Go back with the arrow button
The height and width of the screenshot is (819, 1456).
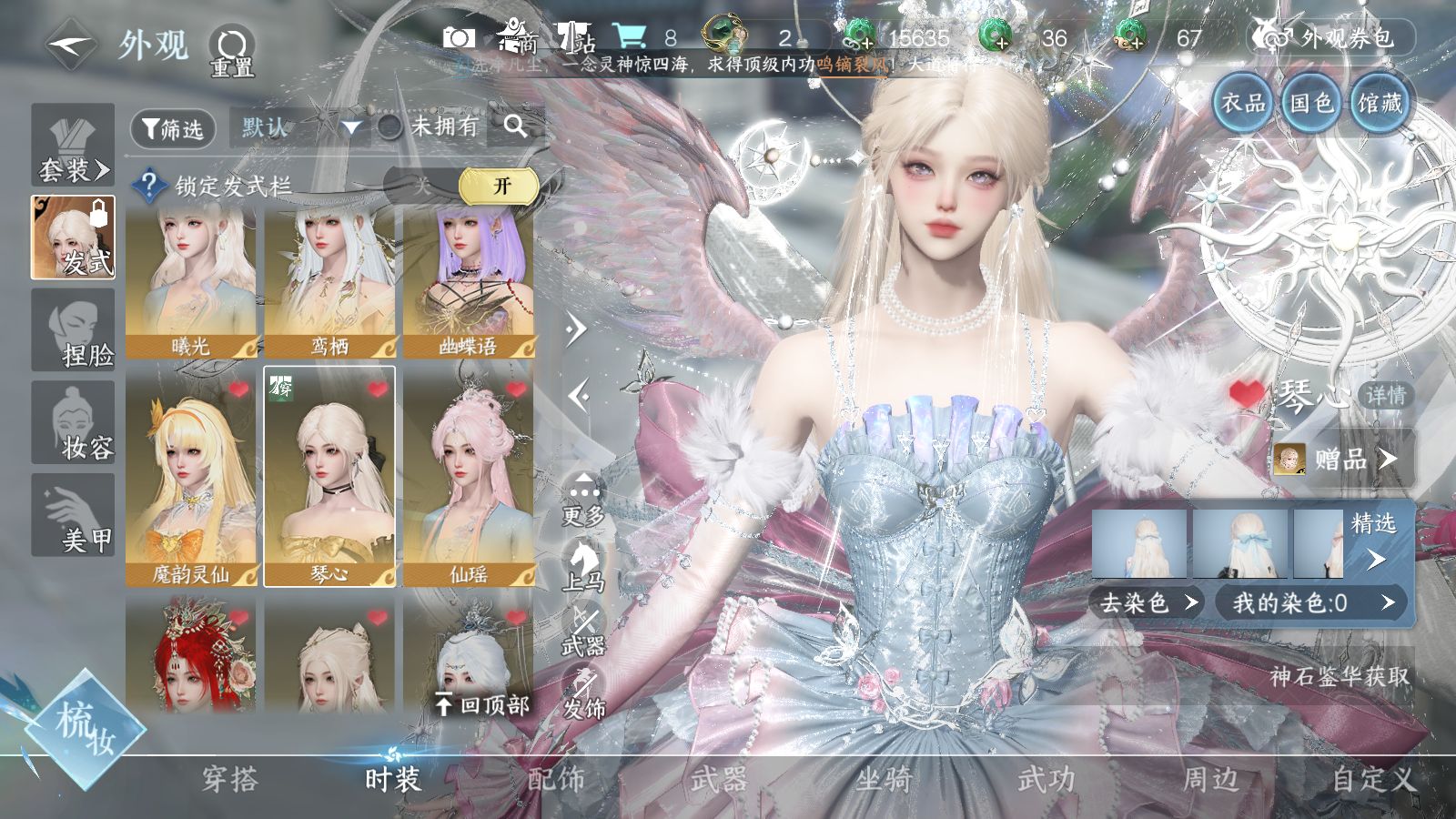71,44
